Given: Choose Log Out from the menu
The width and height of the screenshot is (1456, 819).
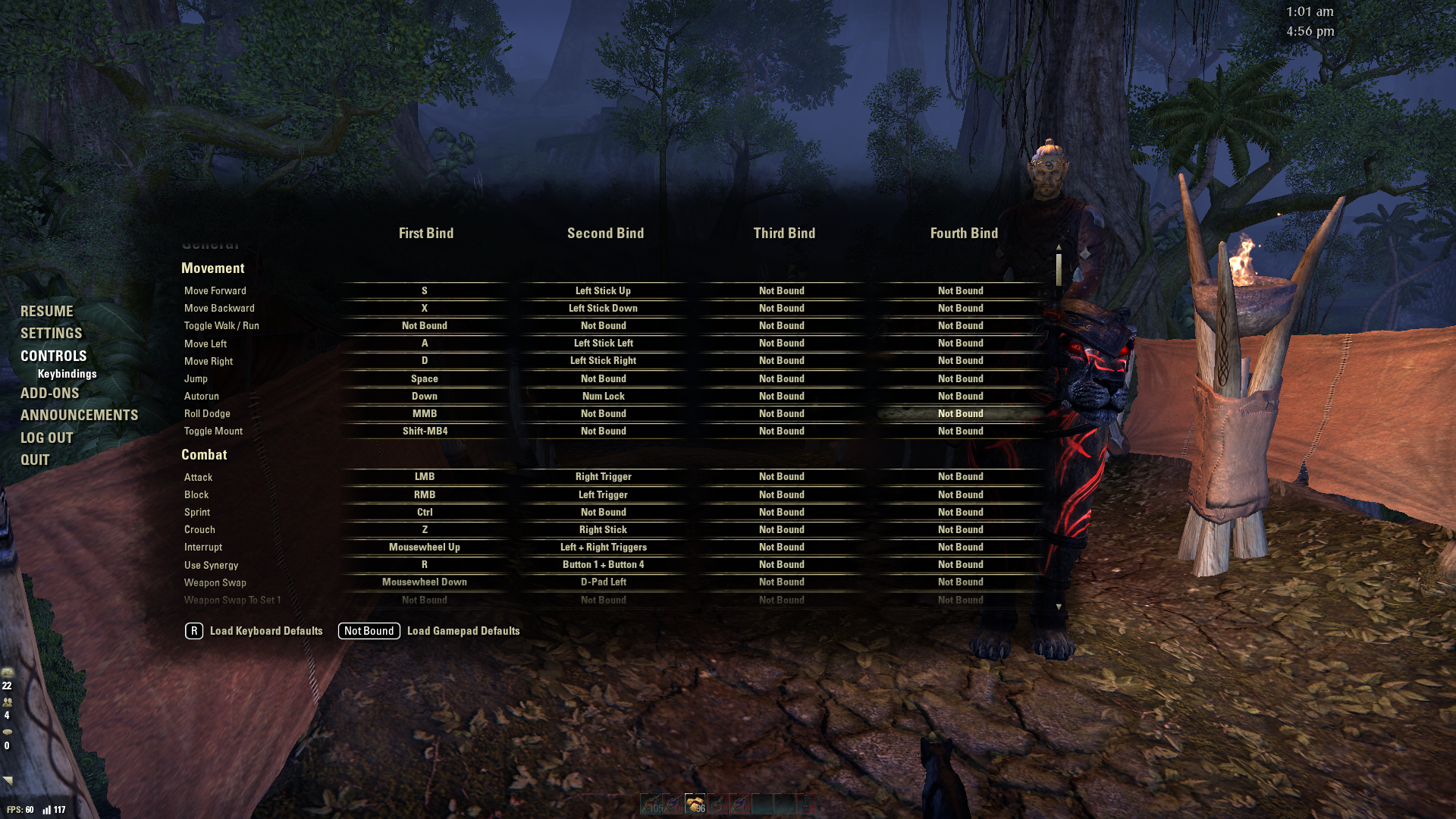Looking at the screenshot, I should [47, 438].
